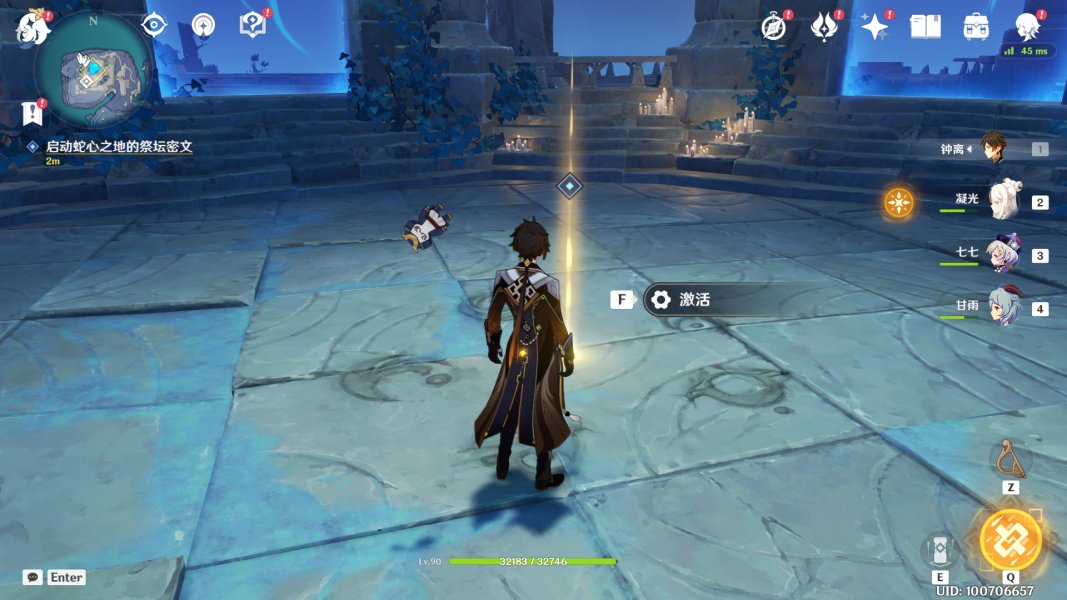The width and height of the screenshot is (1067, 600).
Task: Open the winged battle pass icon
Action: tap(824, 27)
